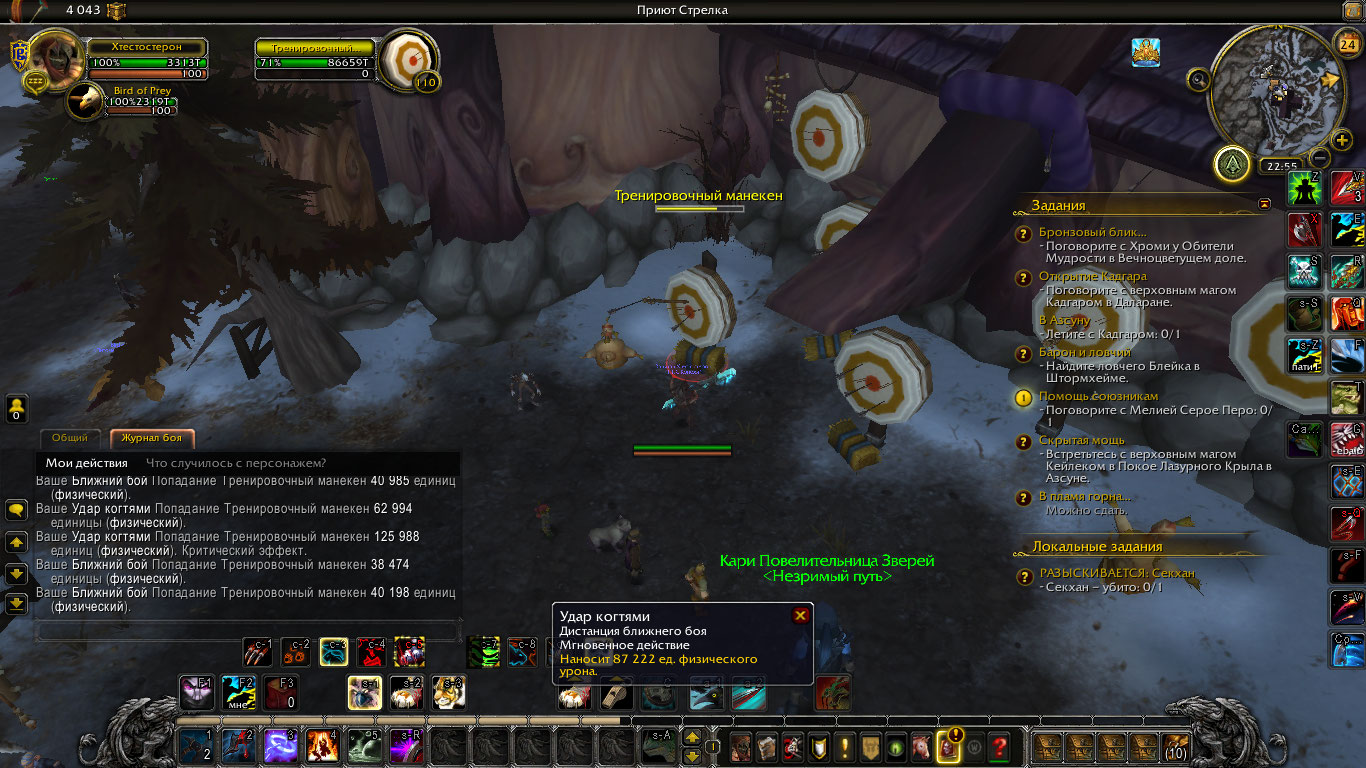Open the class order hall emblem button
The width and height of the screenshot is (1366, 768).
pos(1232,164)
